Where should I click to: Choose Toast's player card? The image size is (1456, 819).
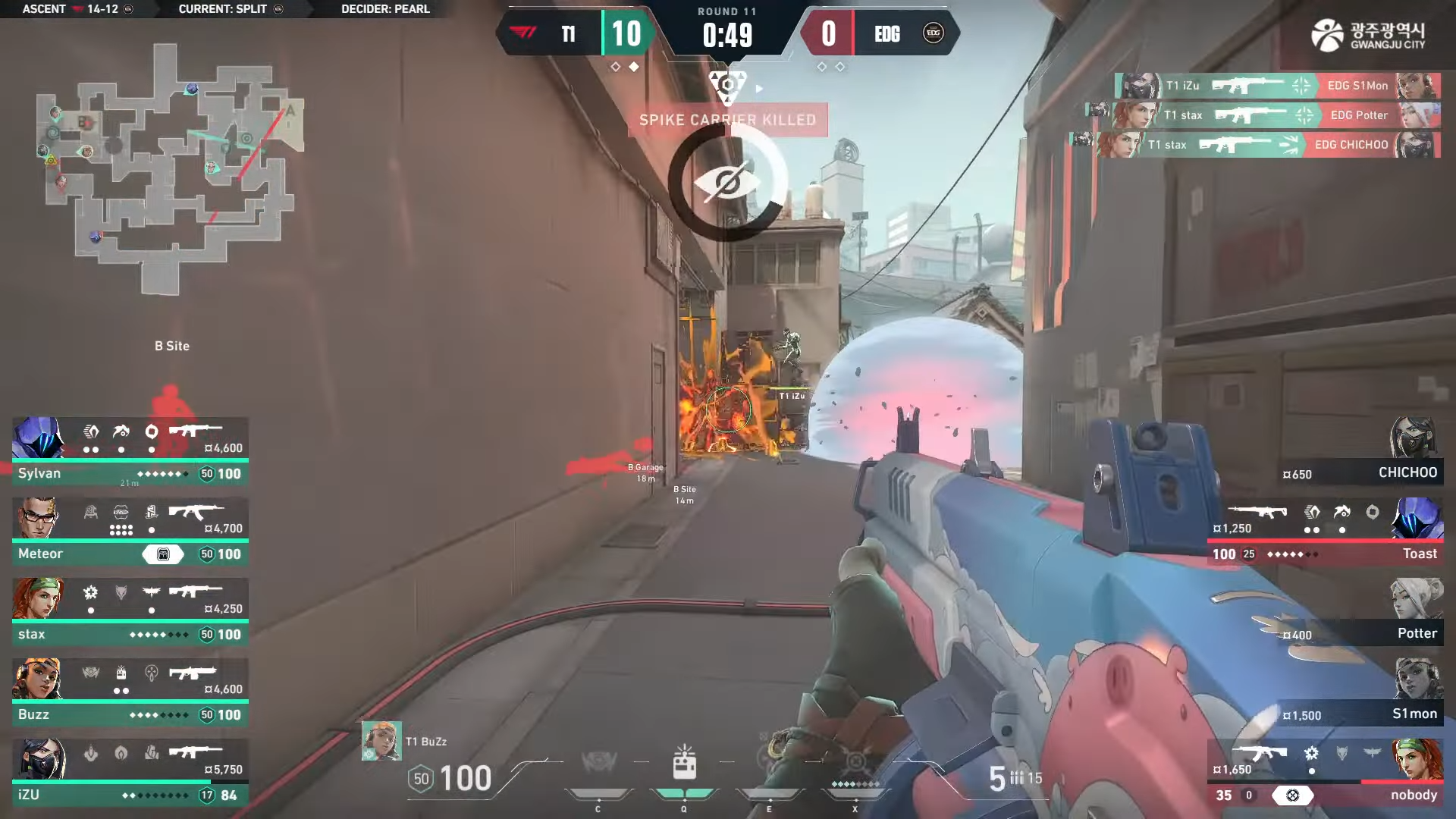point(1326,532)
